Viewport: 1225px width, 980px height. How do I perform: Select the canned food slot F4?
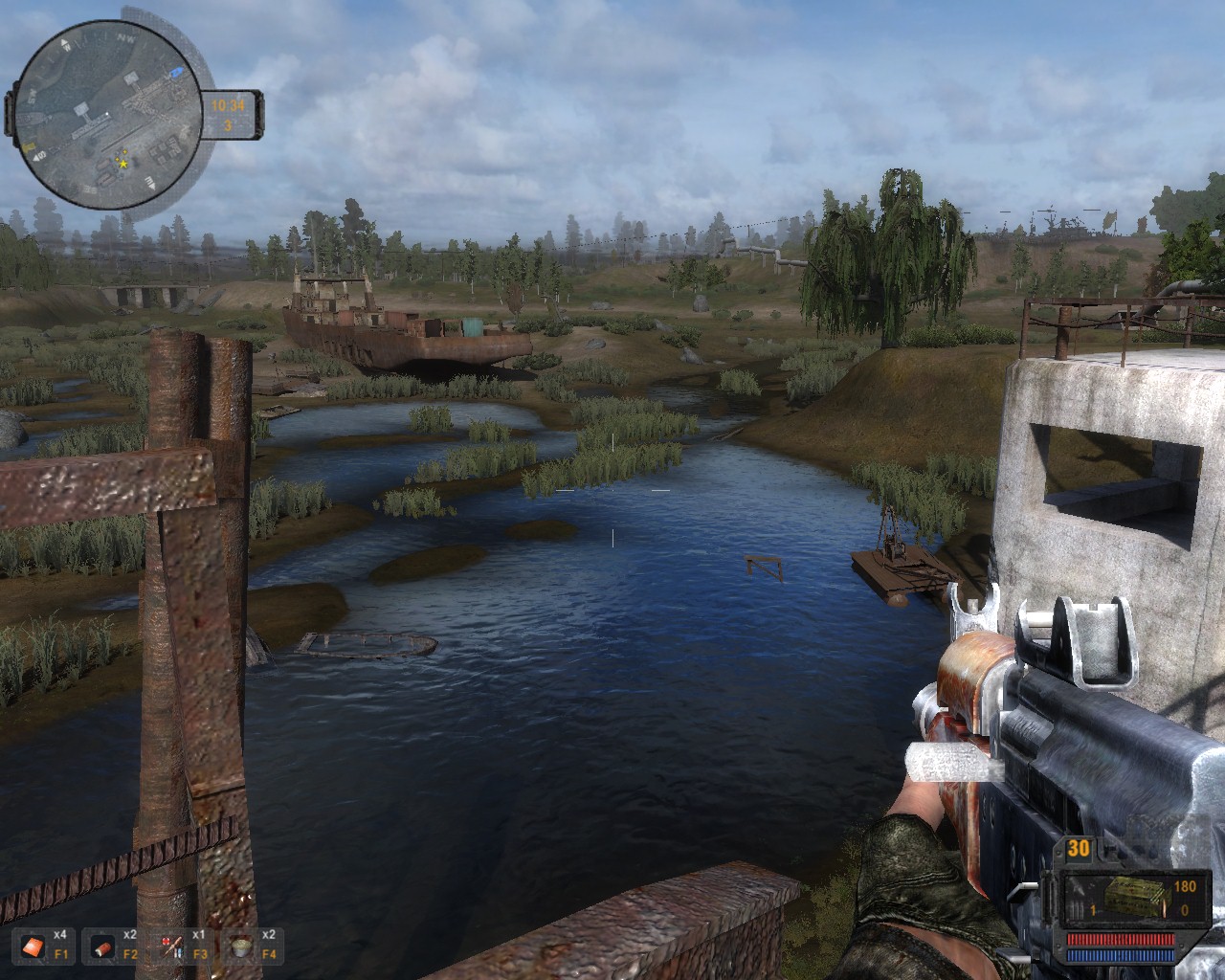[240, 947]
